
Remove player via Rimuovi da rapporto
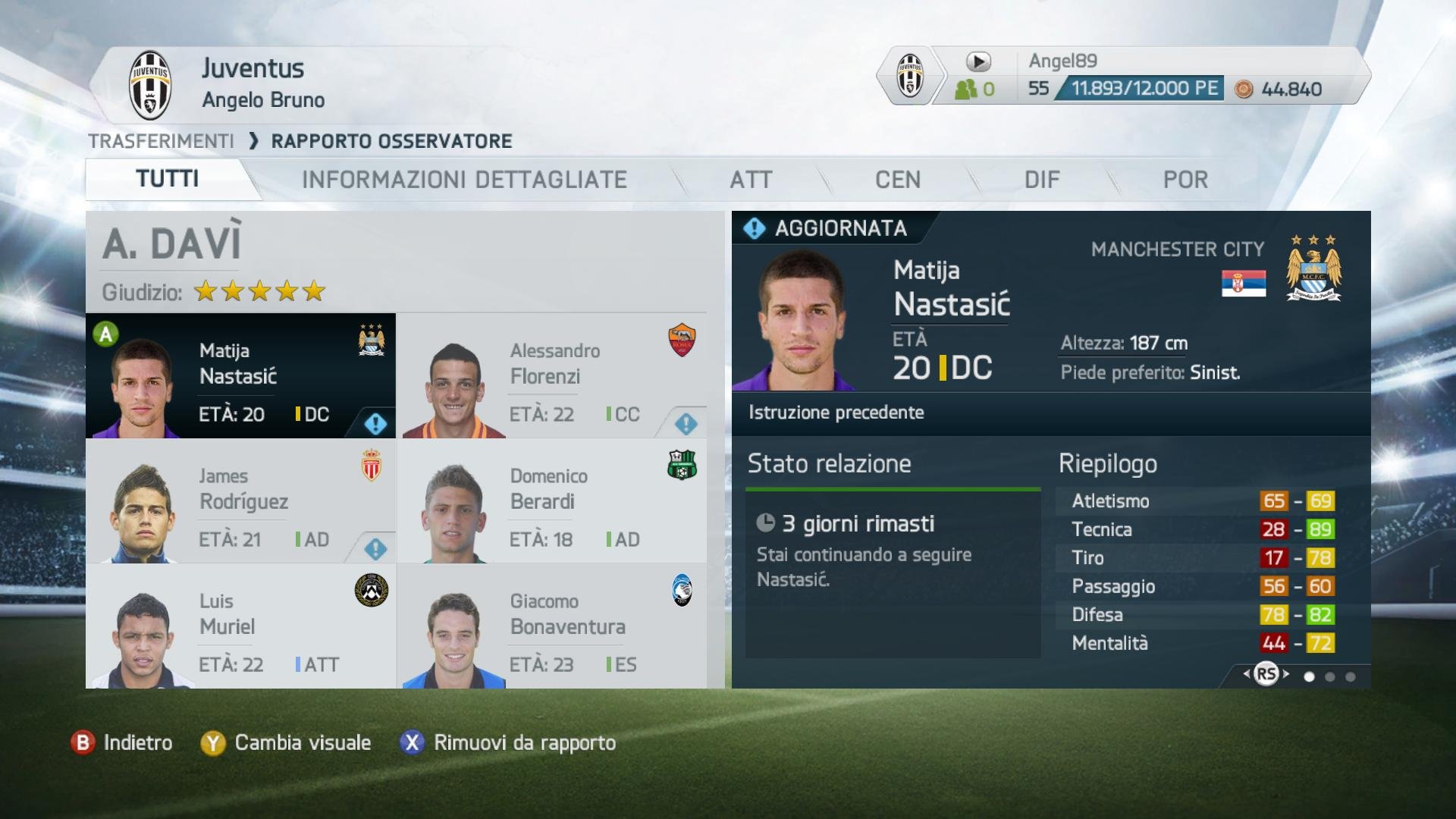pos(508,743)
